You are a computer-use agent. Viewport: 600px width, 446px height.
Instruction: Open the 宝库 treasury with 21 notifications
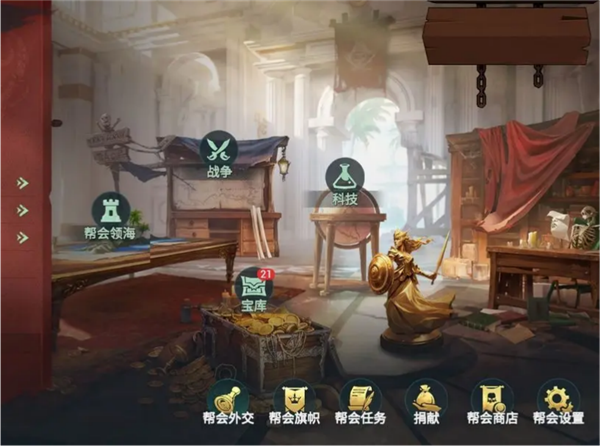pyautogui.click(x=253, y=287)
